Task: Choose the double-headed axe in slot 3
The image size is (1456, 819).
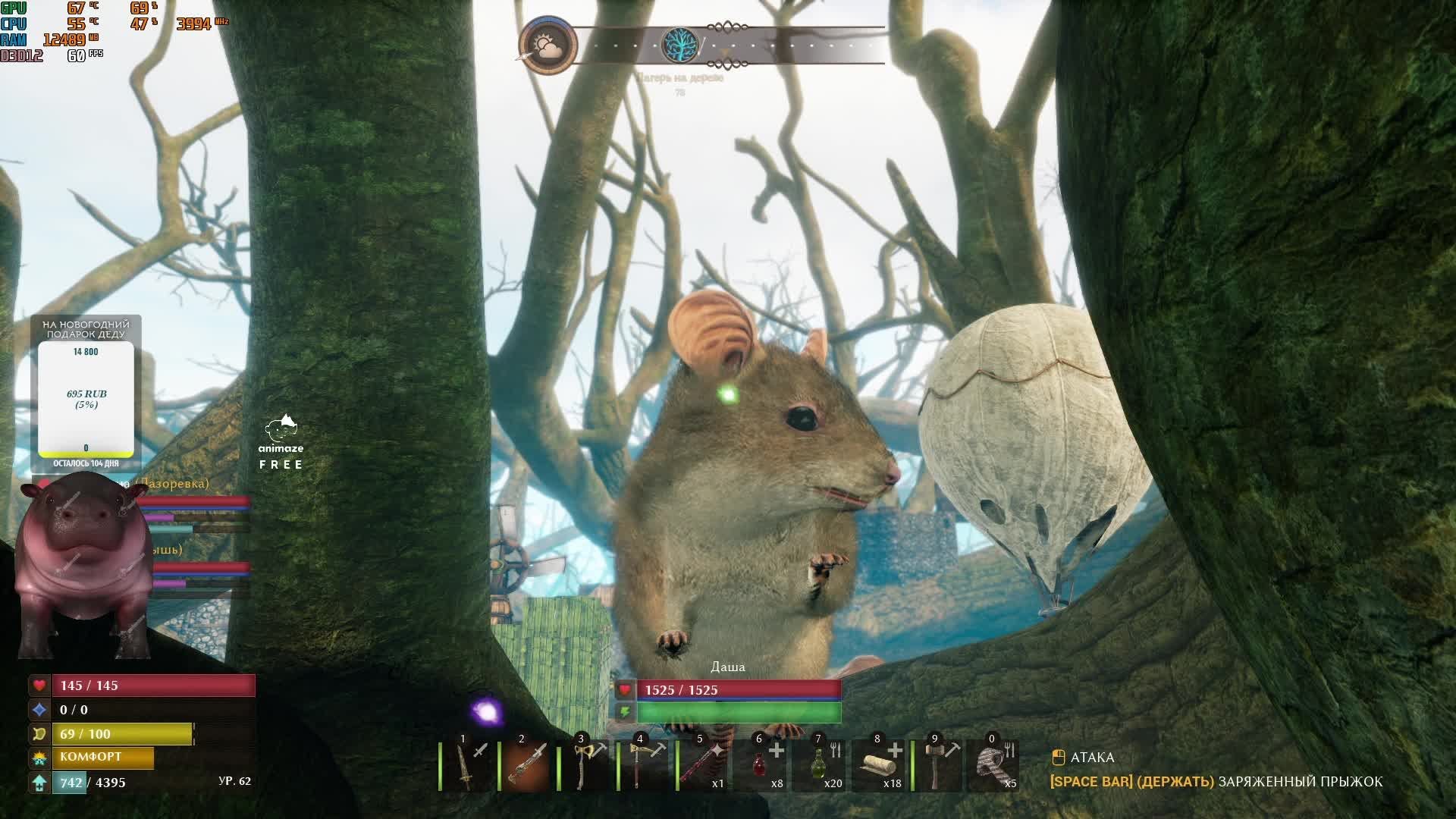Action: pos(585,766)
